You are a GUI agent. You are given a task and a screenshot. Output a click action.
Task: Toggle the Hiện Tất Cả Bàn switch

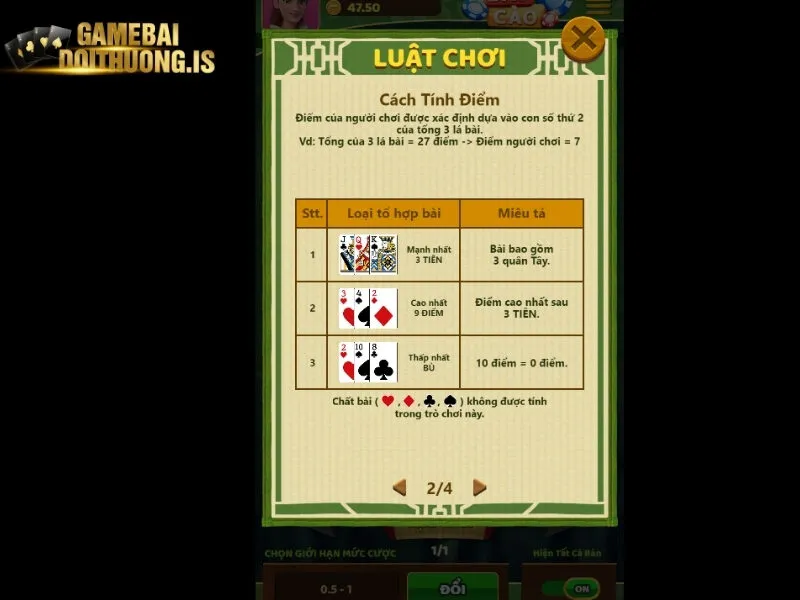573,588
